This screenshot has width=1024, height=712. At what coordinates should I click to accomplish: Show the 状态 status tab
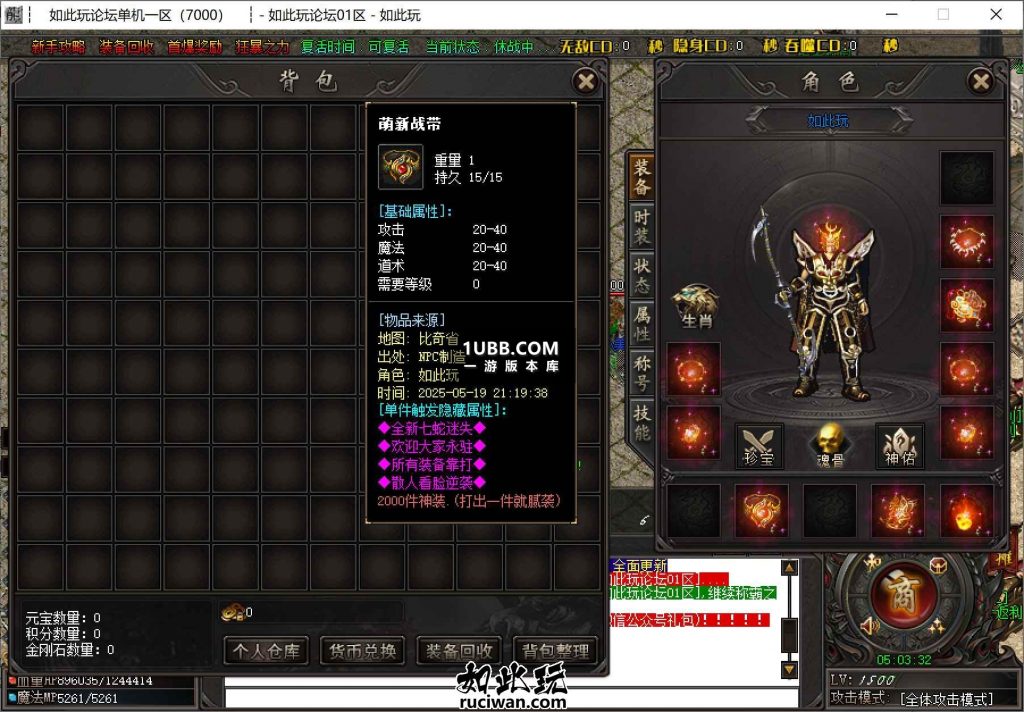pyautogui.click(x=641, y=275)
